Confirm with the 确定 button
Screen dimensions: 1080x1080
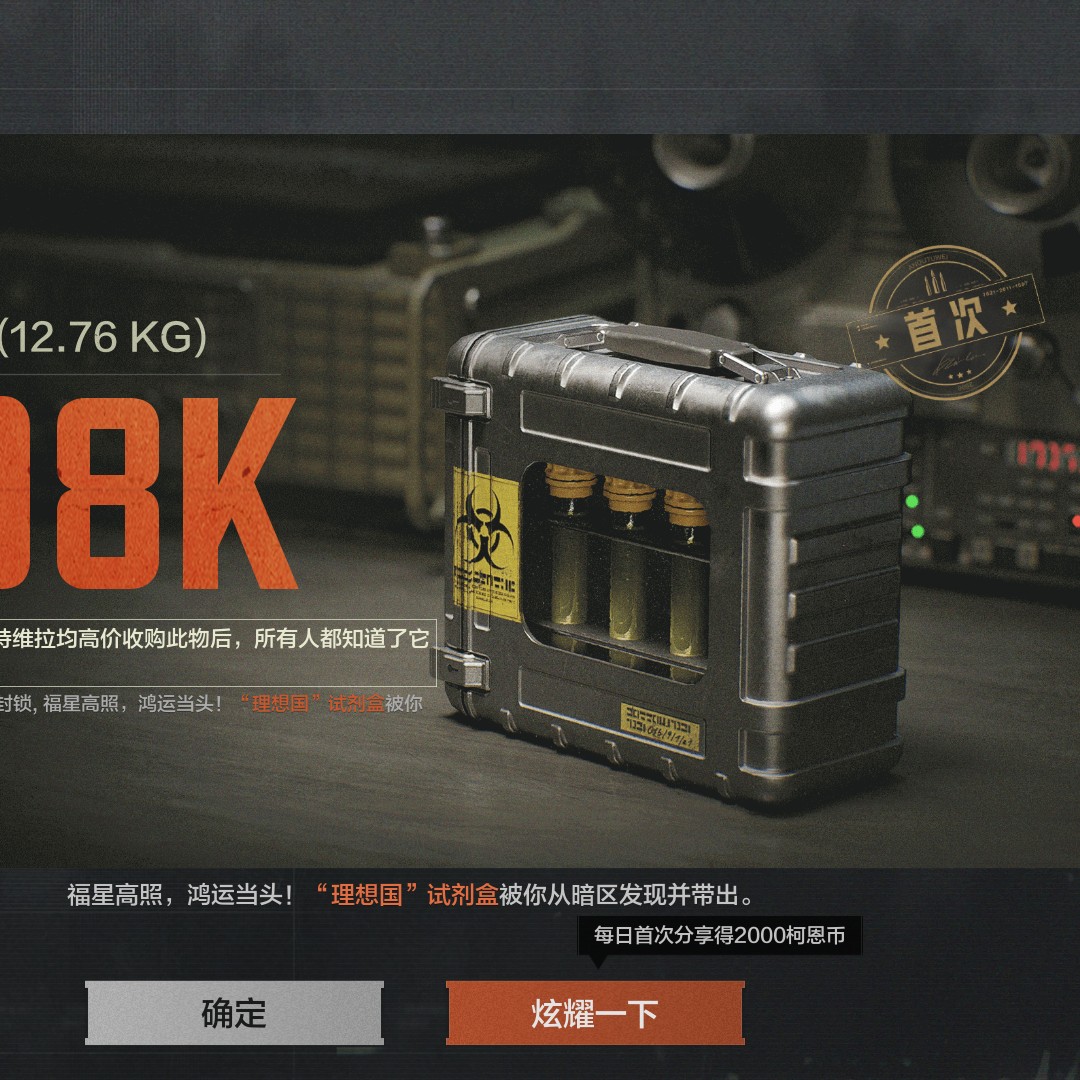(x=234, y=1013)
